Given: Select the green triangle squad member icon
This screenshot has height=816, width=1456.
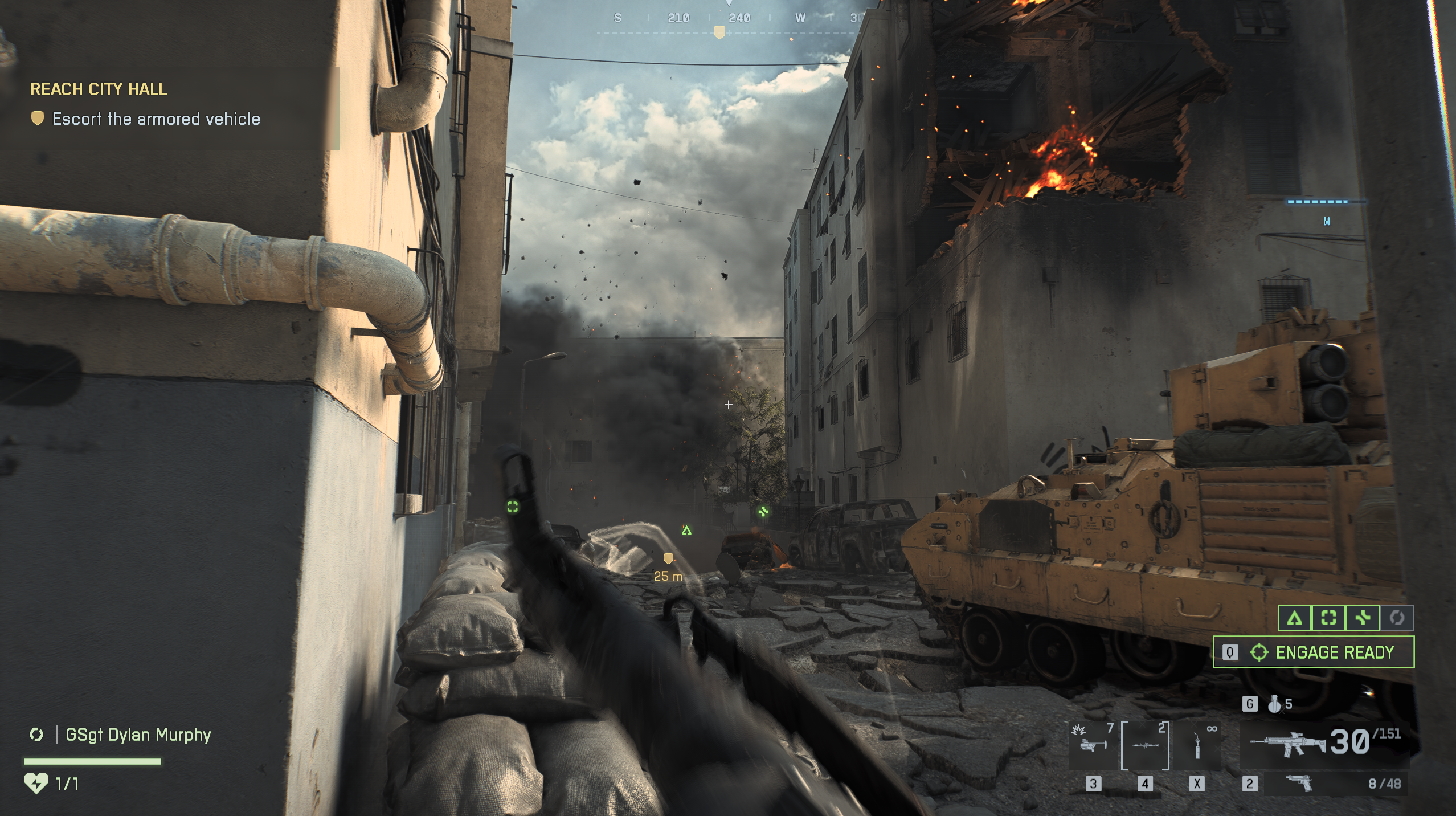Looking at the screenshot, I should click(1295, 618).
